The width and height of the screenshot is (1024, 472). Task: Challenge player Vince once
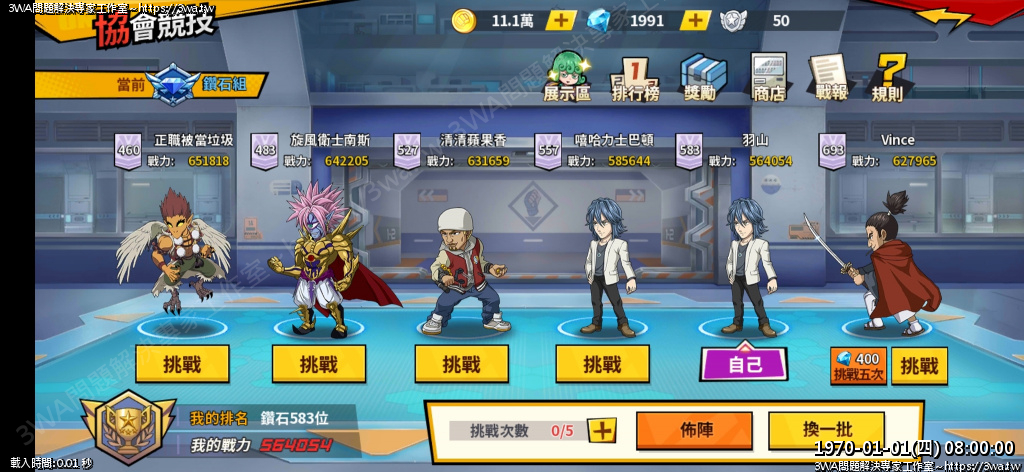[919, 366]
